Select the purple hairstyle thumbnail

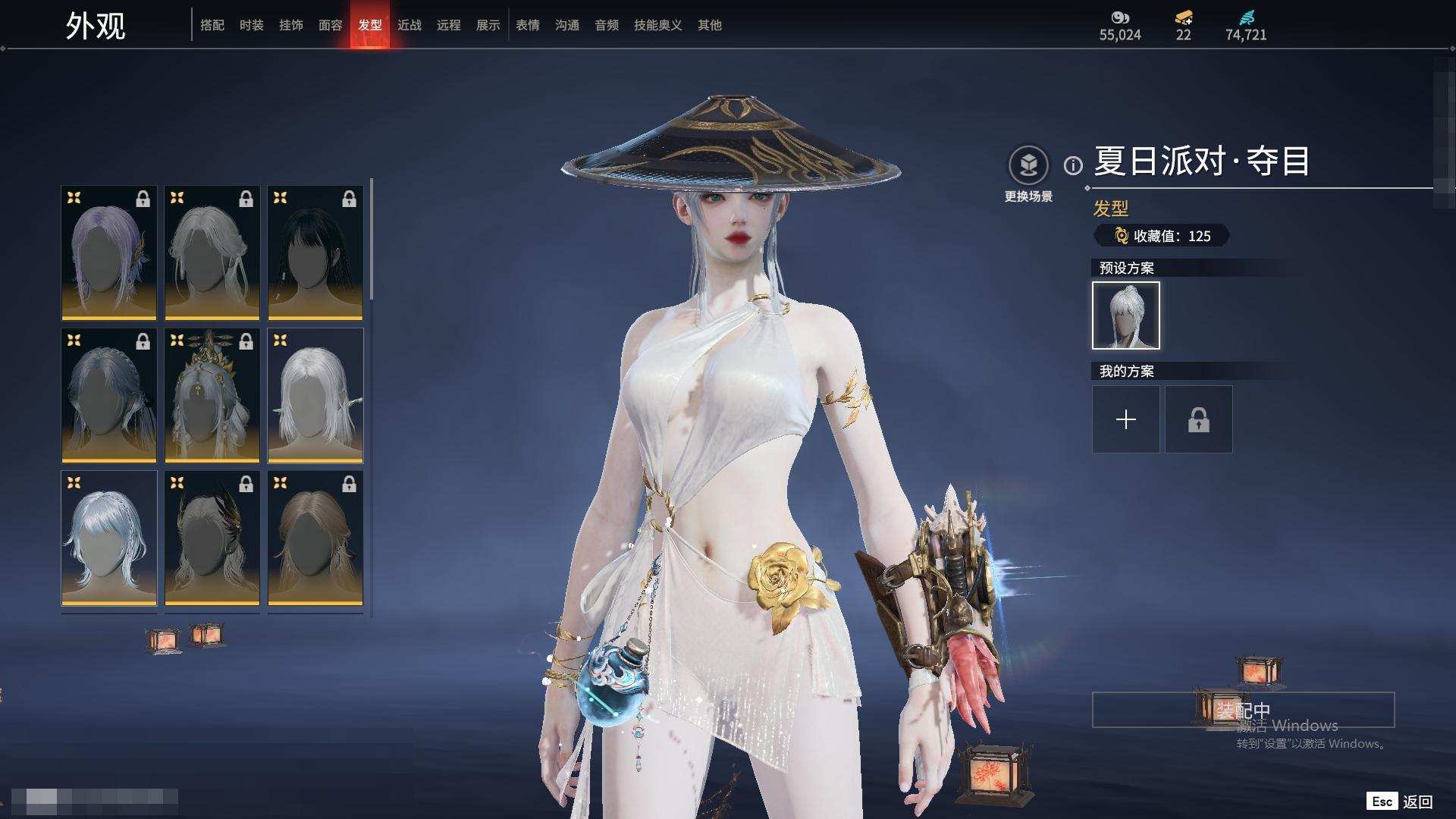tap(109, 253)
